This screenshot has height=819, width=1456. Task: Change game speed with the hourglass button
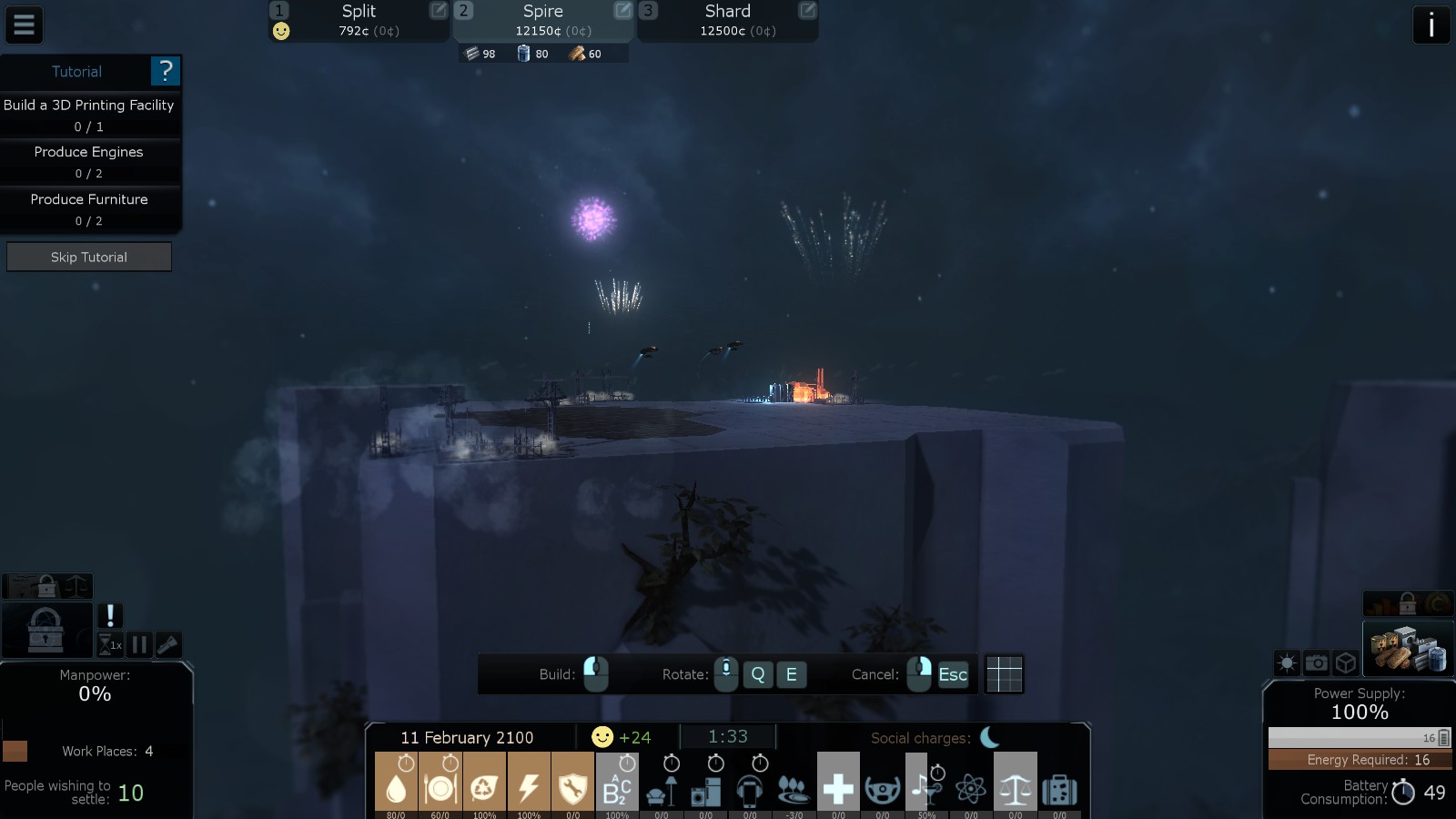pos(109,645)
